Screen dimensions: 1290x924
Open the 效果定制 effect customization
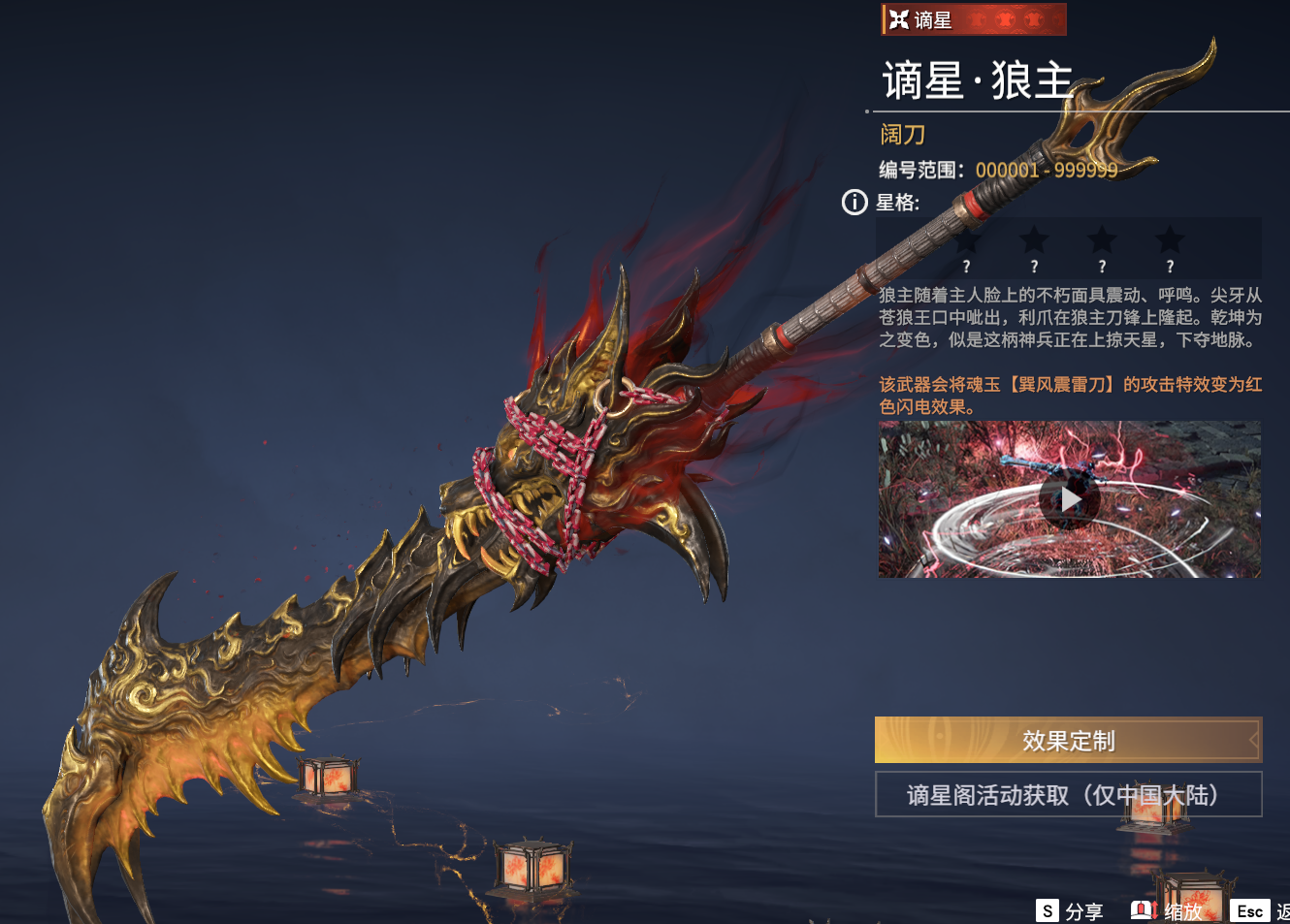click(x=1068, y=741)
